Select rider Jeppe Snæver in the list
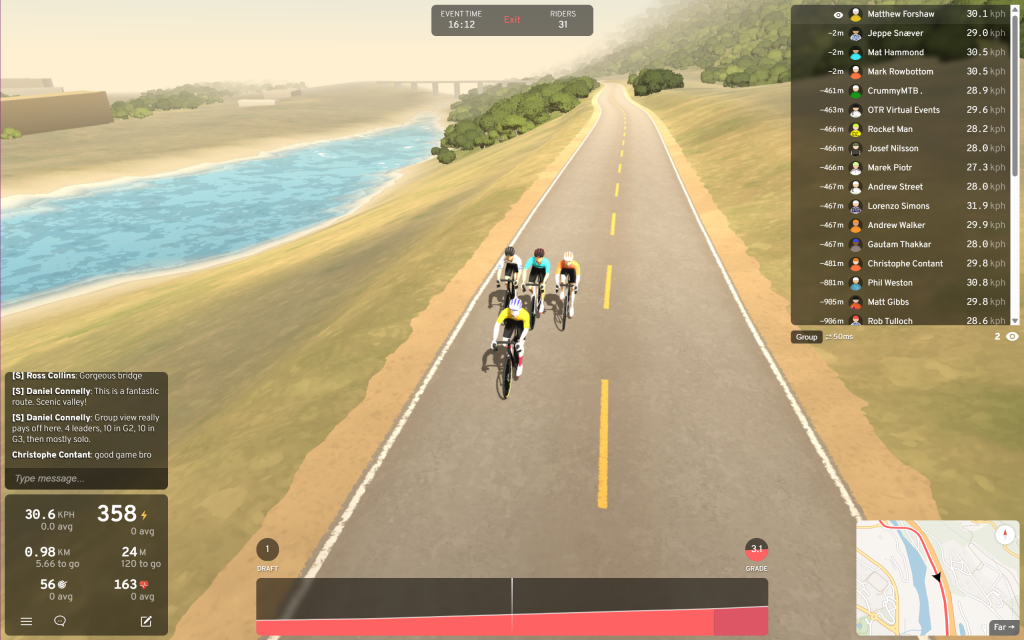Viewport: 1024px width, 640px height. click(898, 33)
